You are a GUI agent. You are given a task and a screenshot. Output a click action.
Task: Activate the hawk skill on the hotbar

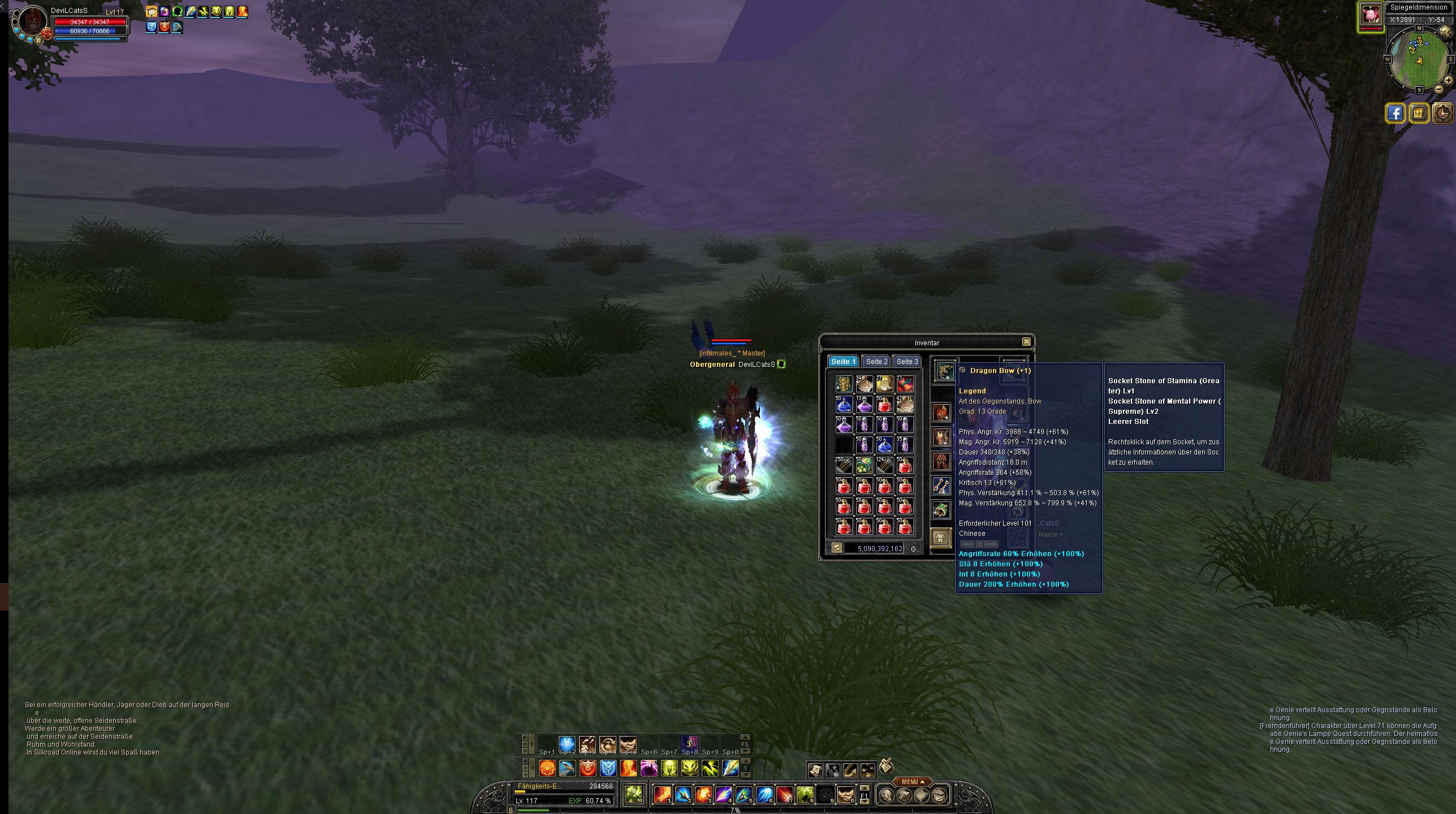click(x=567, y=768)
